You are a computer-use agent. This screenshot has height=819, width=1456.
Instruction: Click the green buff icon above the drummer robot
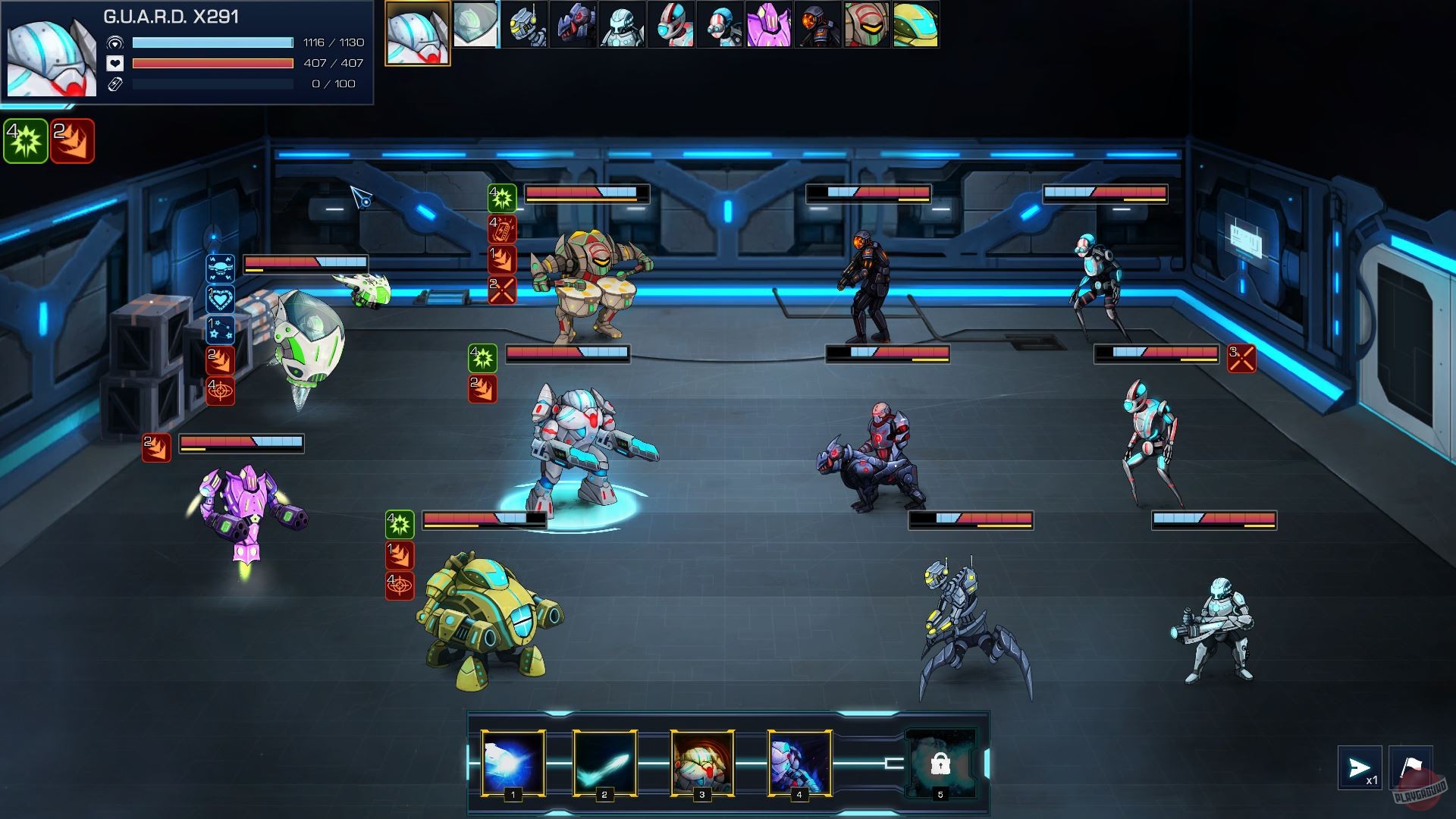pos(502,197)
